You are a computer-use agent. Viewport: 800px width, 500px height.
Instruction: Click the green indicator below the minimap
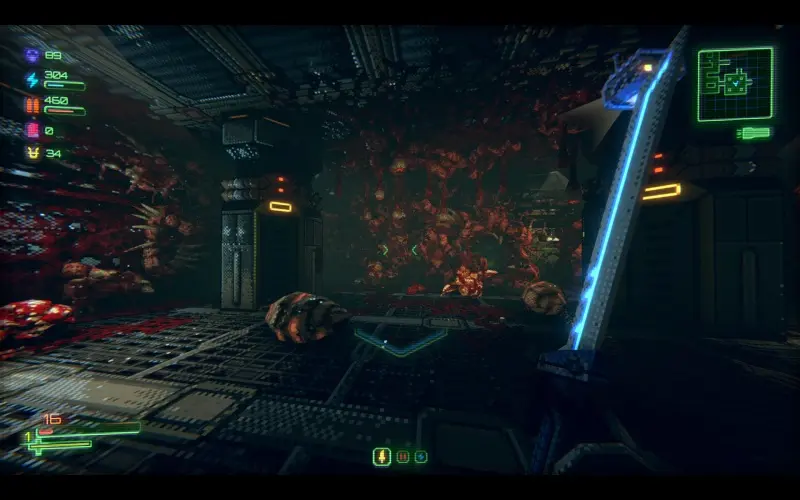(x=754, y=132)
